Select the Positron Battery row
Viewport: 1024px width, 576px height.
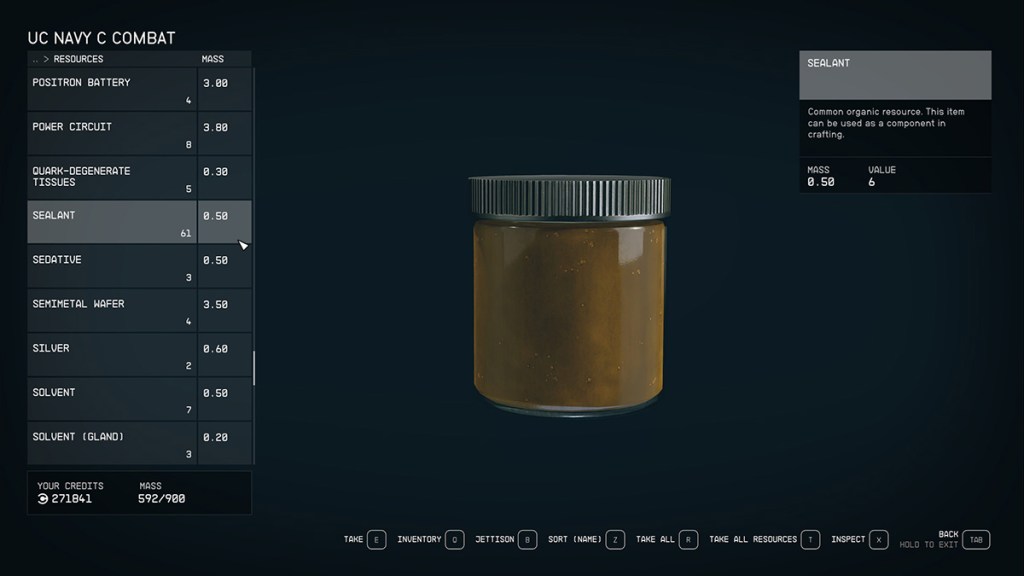pos(112,89)
